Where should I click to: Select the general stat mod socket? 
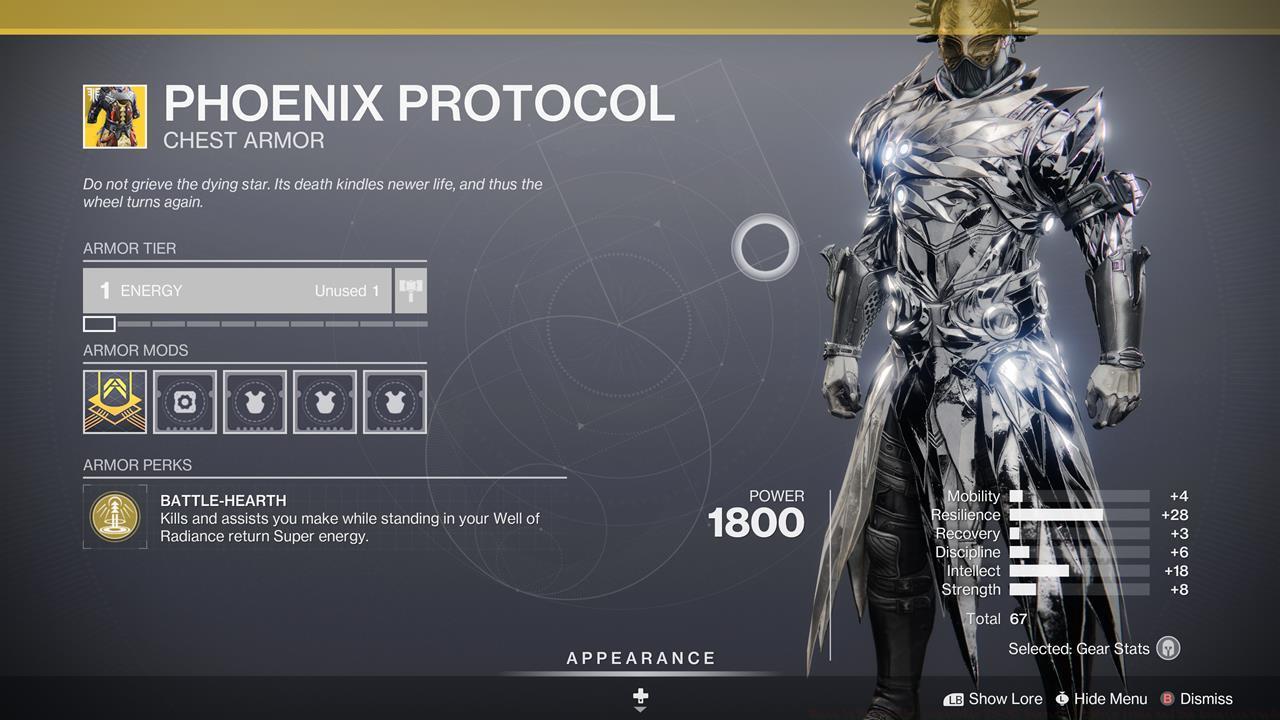point(184,400)
